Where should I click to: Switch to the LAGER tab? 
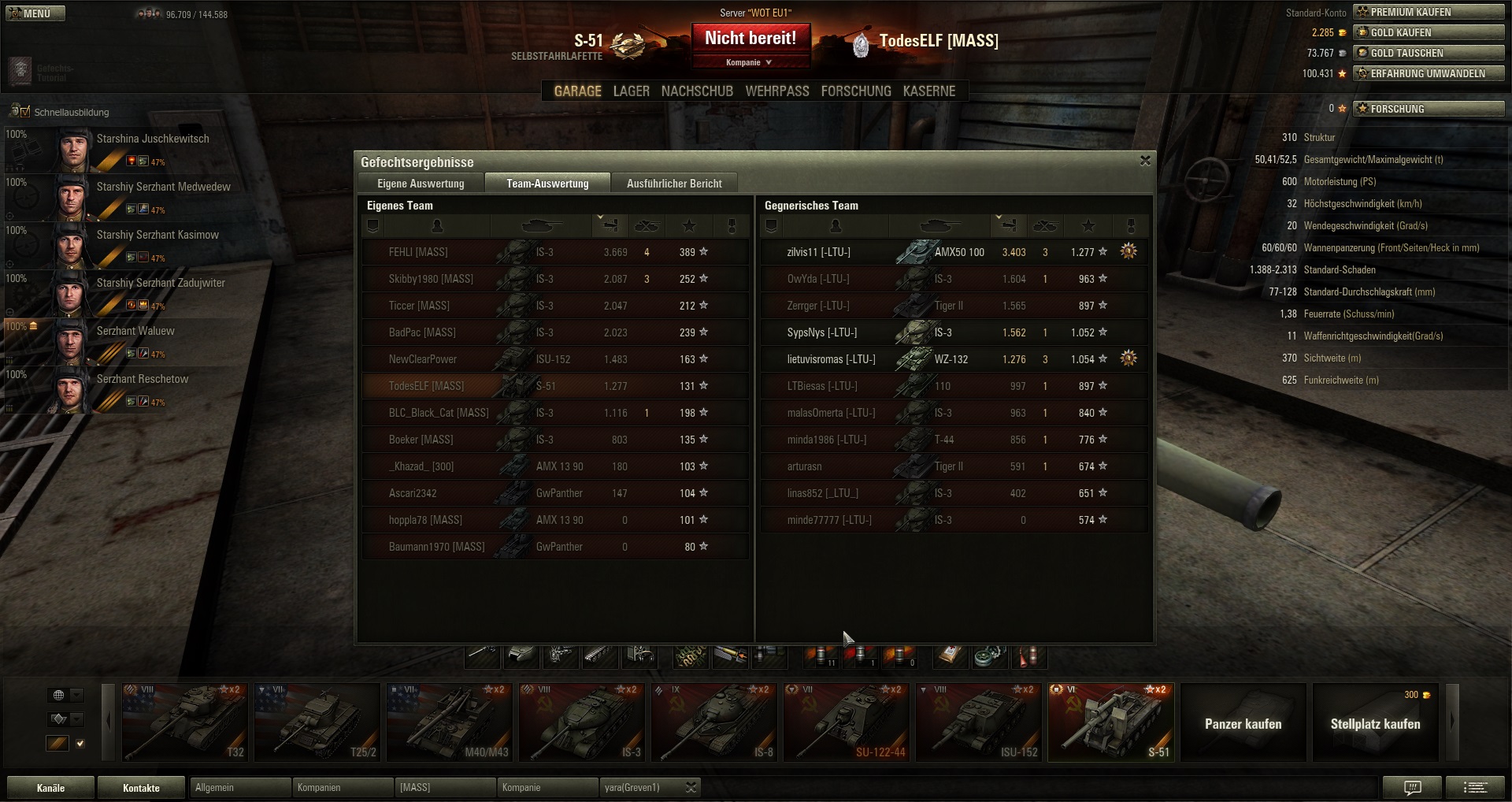(631, 91)
